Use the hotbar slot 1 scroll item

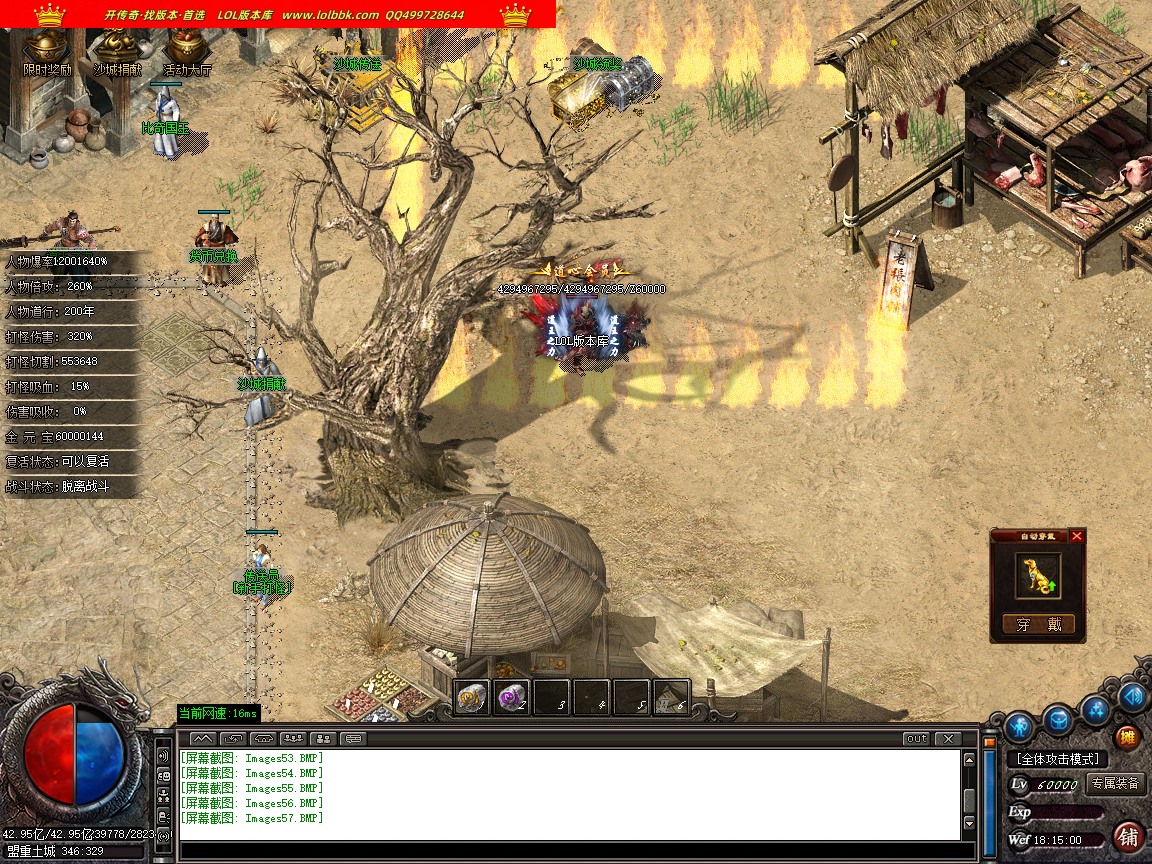coord(472,696)
